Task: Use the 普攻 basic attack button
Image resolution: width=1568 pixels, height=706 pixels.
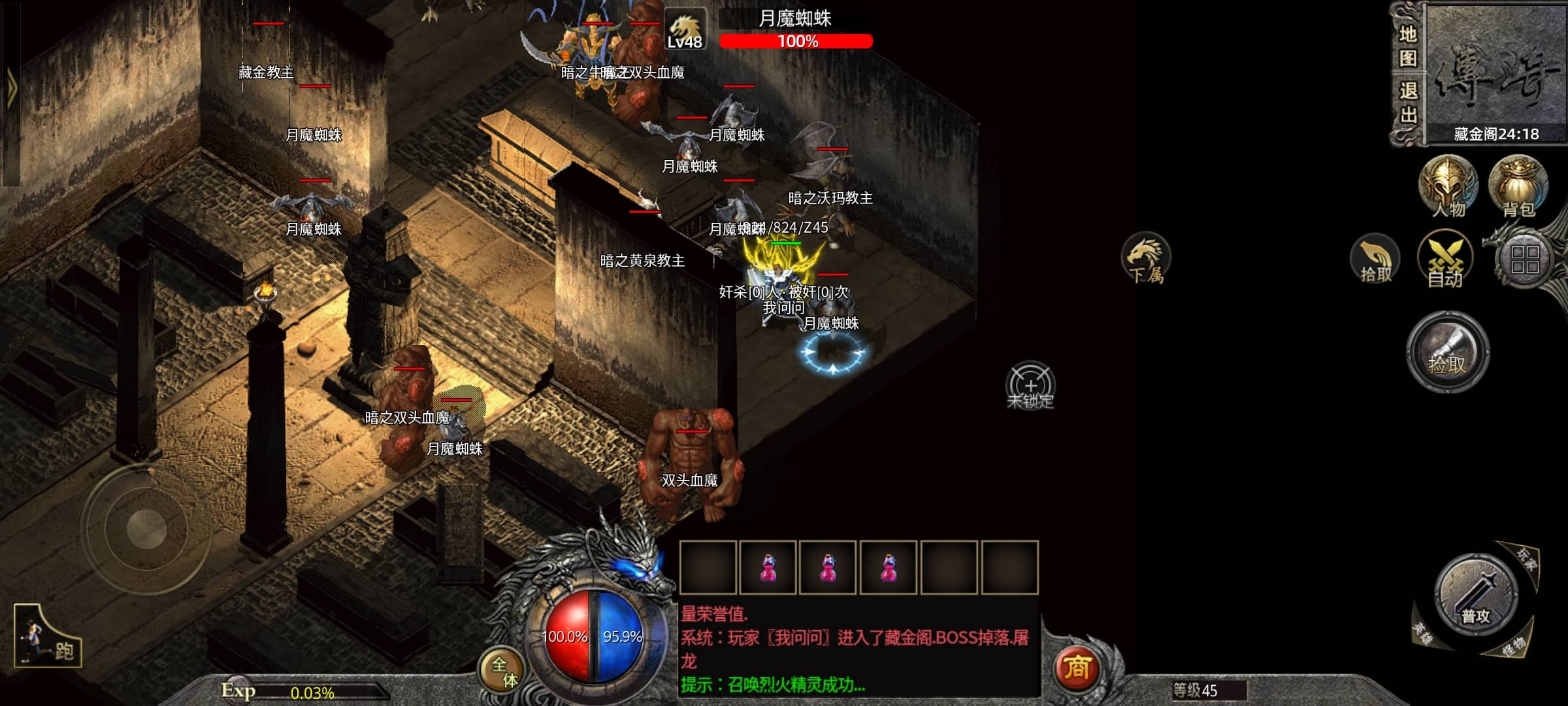Action: tap(1475, 596)
